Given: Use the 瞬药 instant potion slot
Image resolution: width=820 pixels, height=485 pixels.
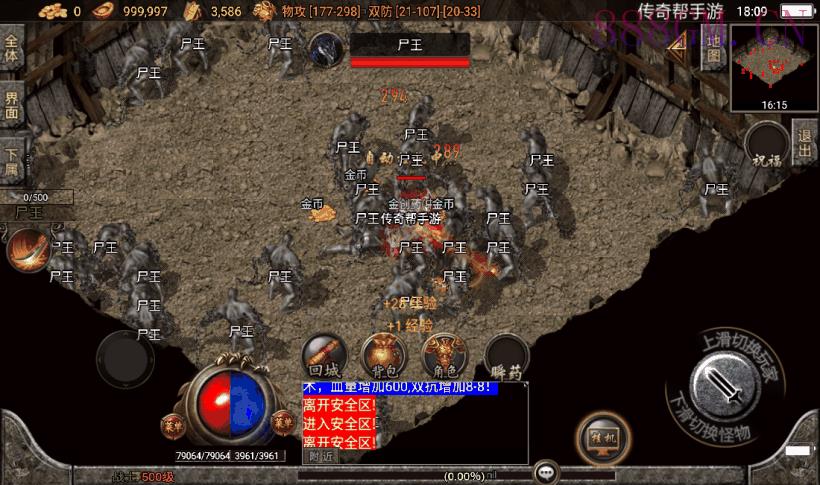Looking at the screenshot, I should coord(506,356).
